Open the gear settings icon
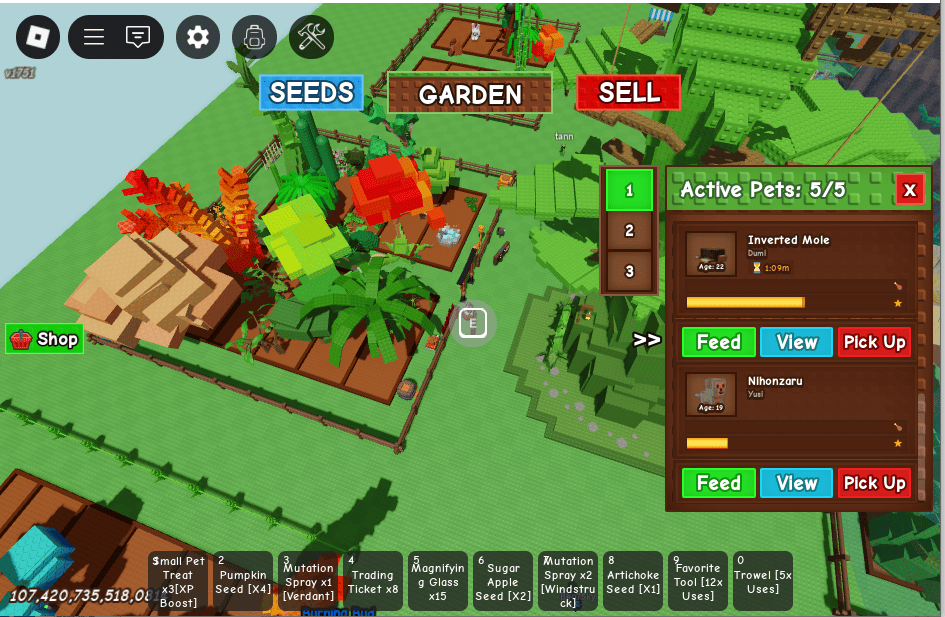Image resolution: width=945 pixels, height=617 pixels. click(x=198, y=37)
